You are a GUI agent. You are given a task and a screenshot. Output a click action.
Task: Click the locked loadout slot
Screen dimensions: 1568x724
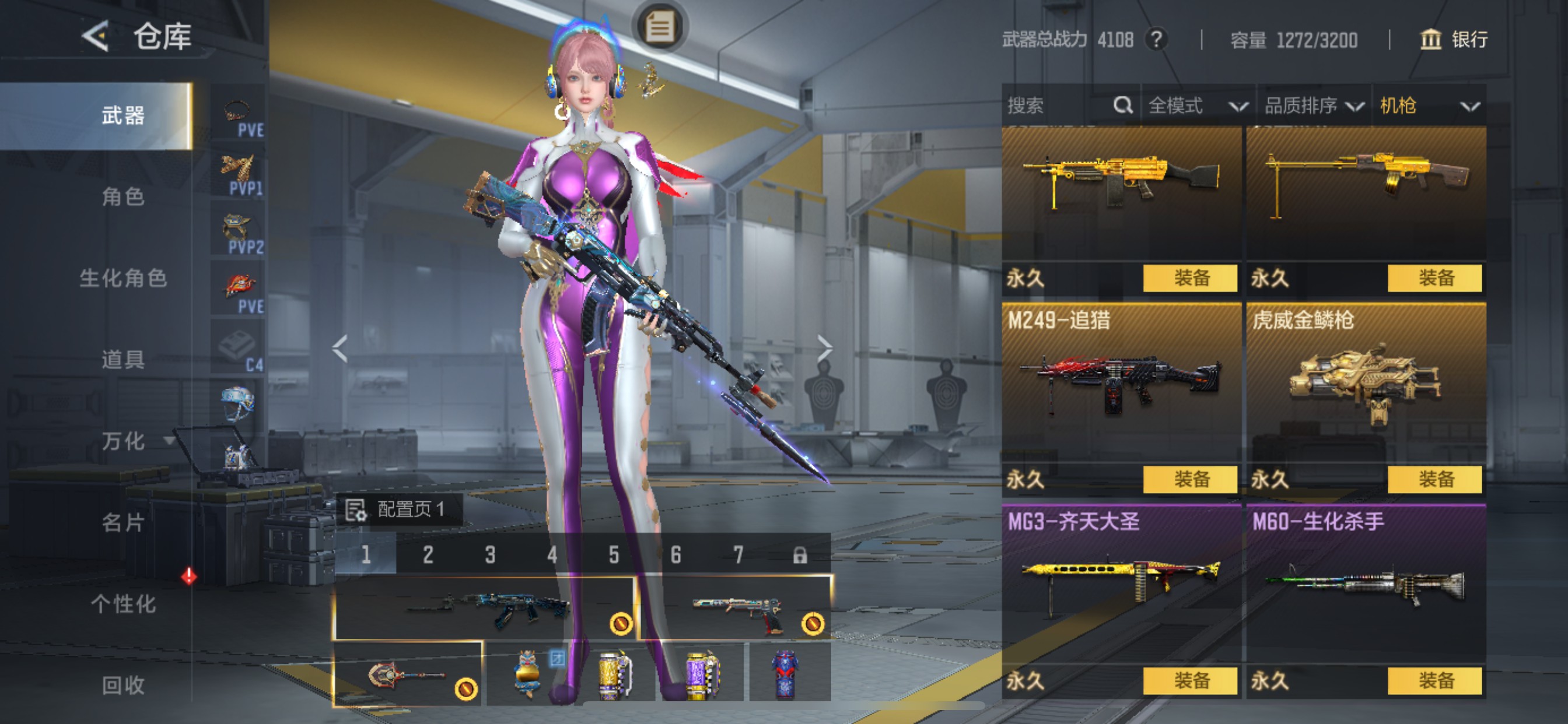(800, 556)
